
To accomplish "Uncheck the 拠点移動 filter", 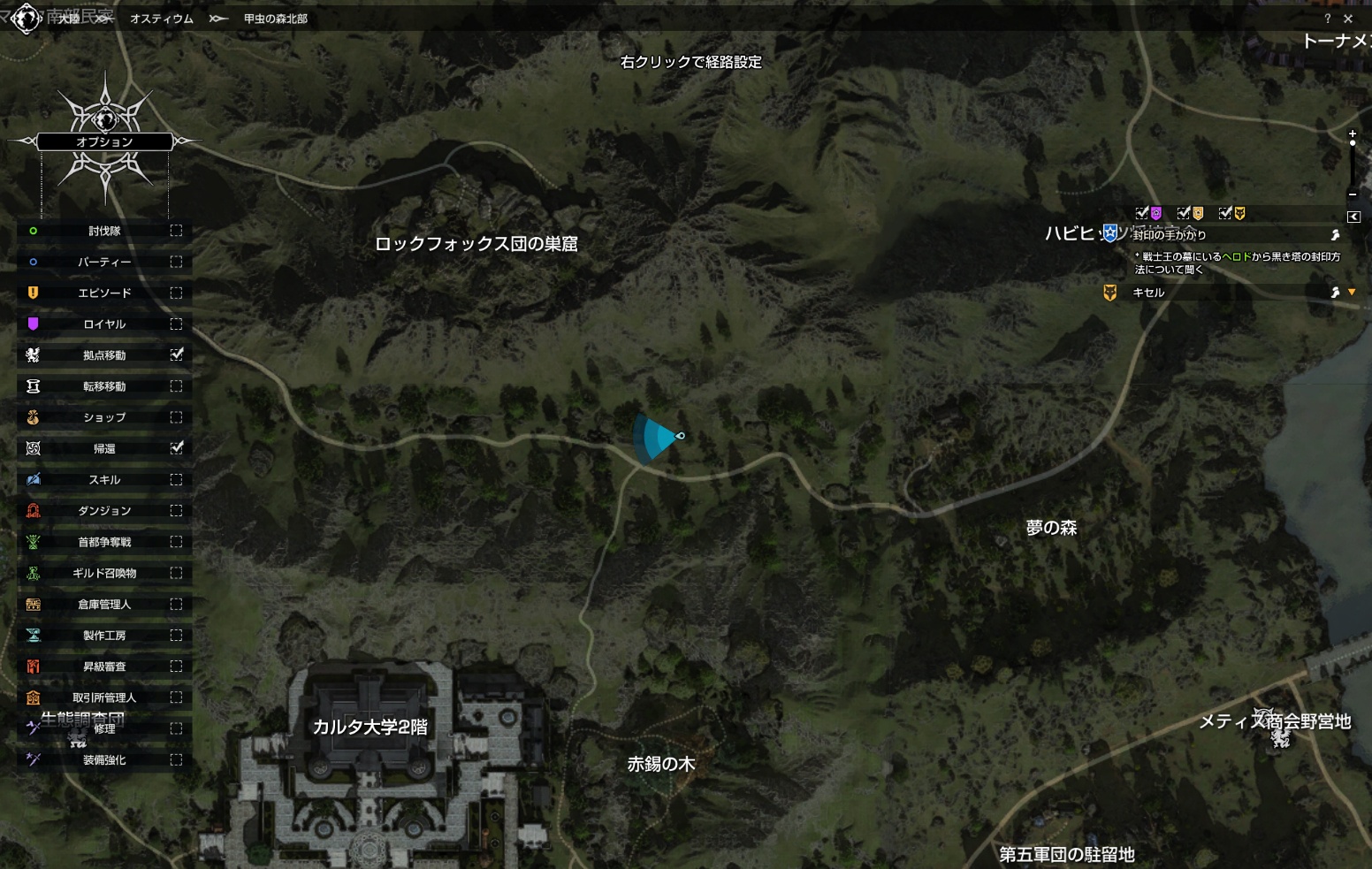I will [x=176, y=354].
